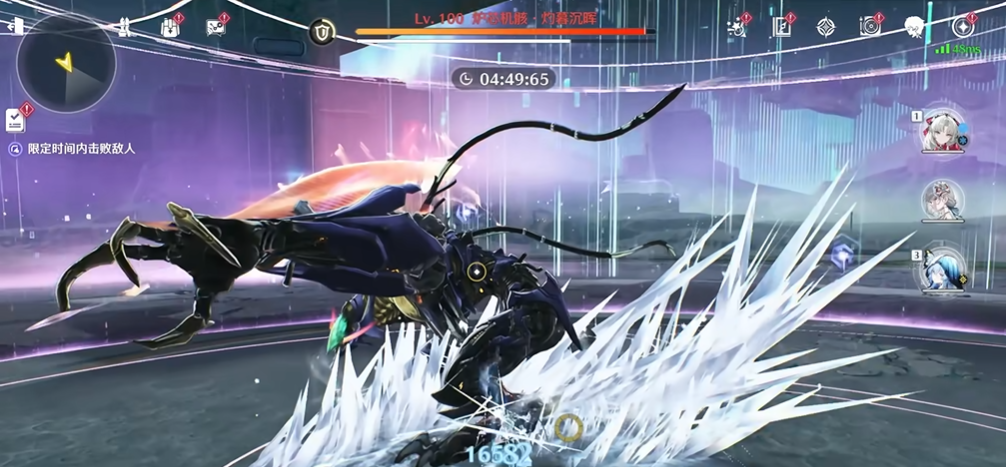Viewport: 1006px width, 467px height.
Task: Click the gold shield icon
Action: pos(320,33)
